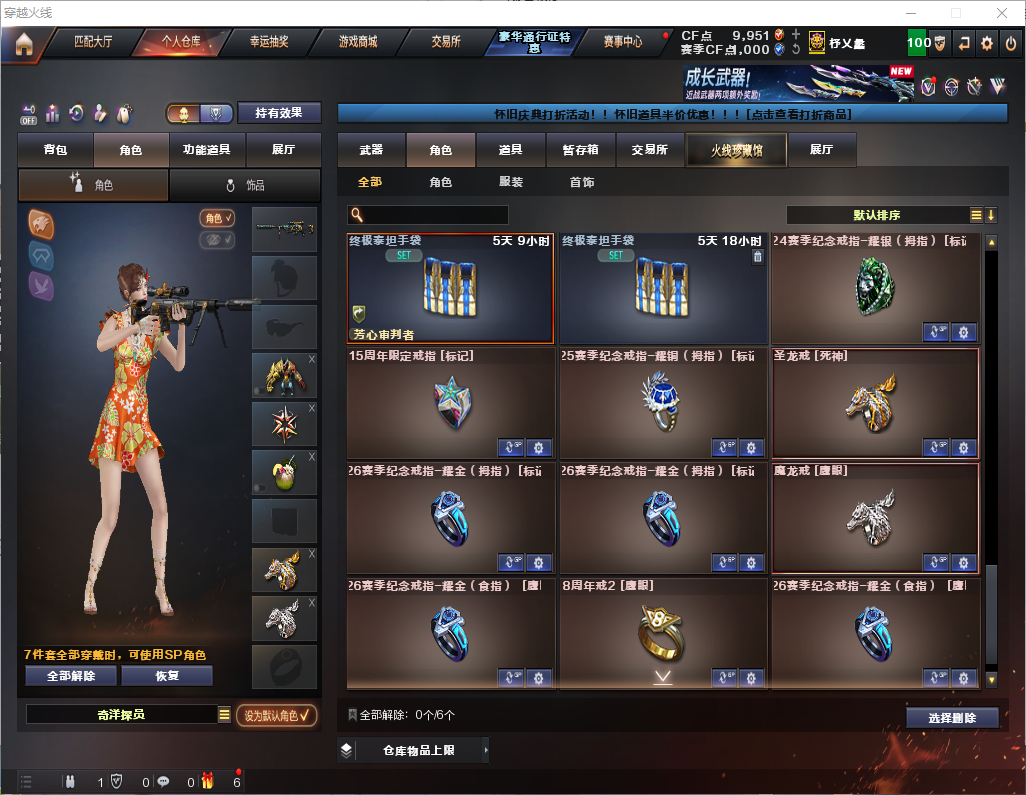
Task: Select the 圣龙戒 [死神] ring item
Action: coord(875,403)
